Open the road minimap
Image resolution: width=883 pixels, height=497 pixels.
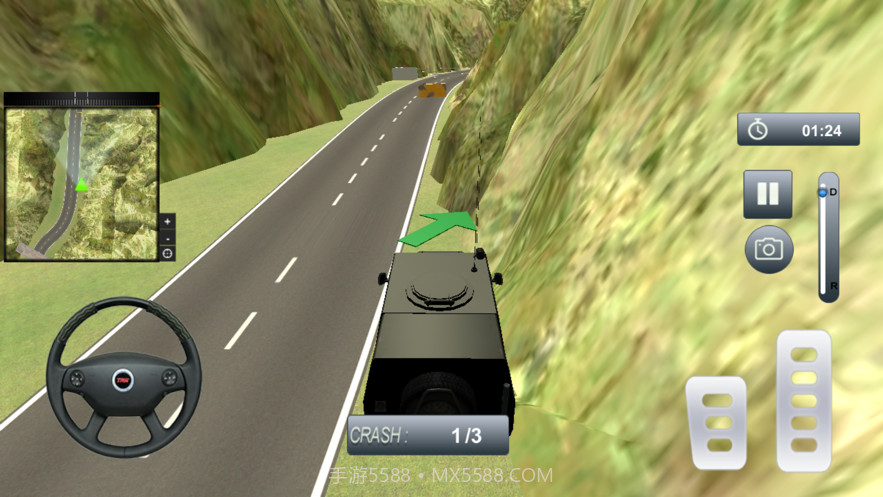point(82,181)
